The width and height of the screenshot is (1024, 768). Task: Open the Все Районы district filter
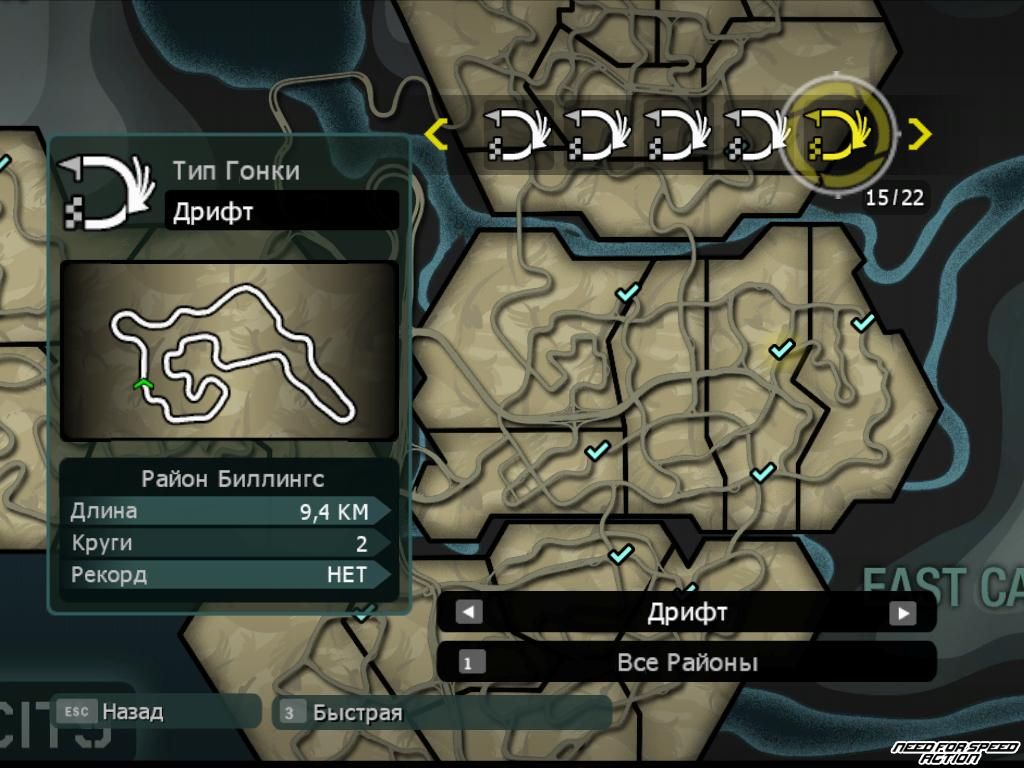point(686,662)
